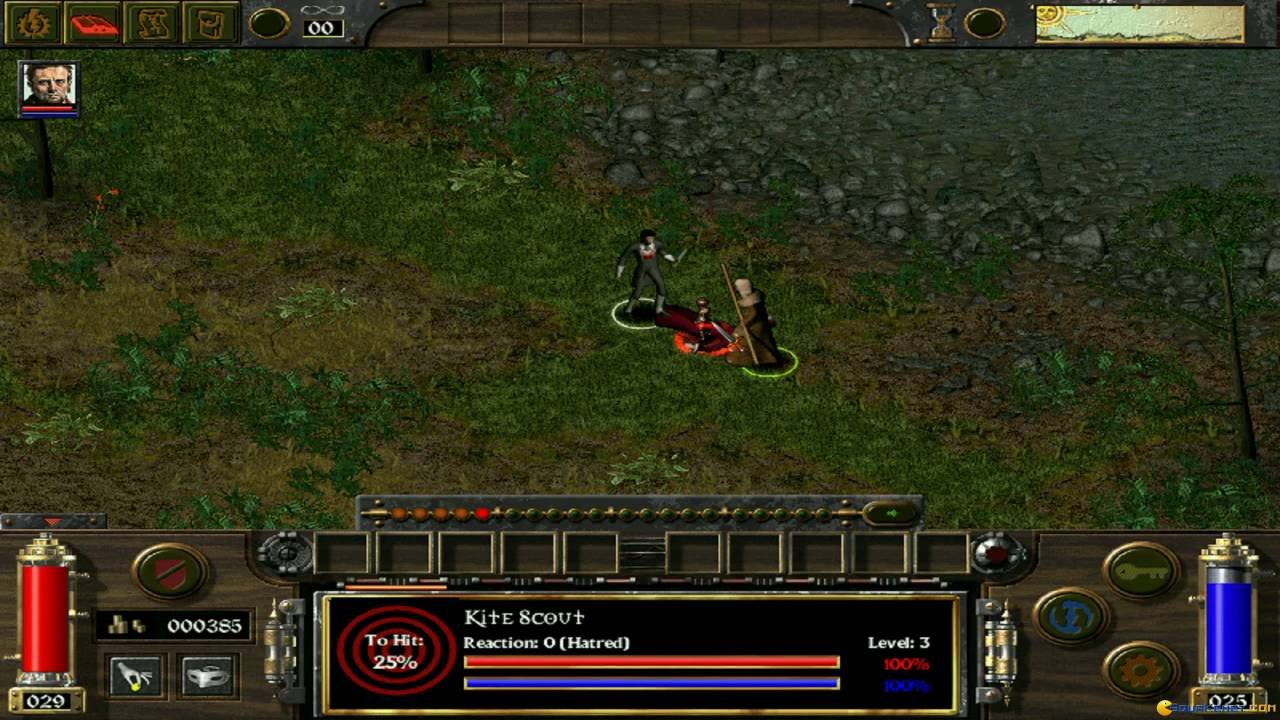Open the world map scroll icon
Viewport: 1280px width, 720px height.
point(154,23)
